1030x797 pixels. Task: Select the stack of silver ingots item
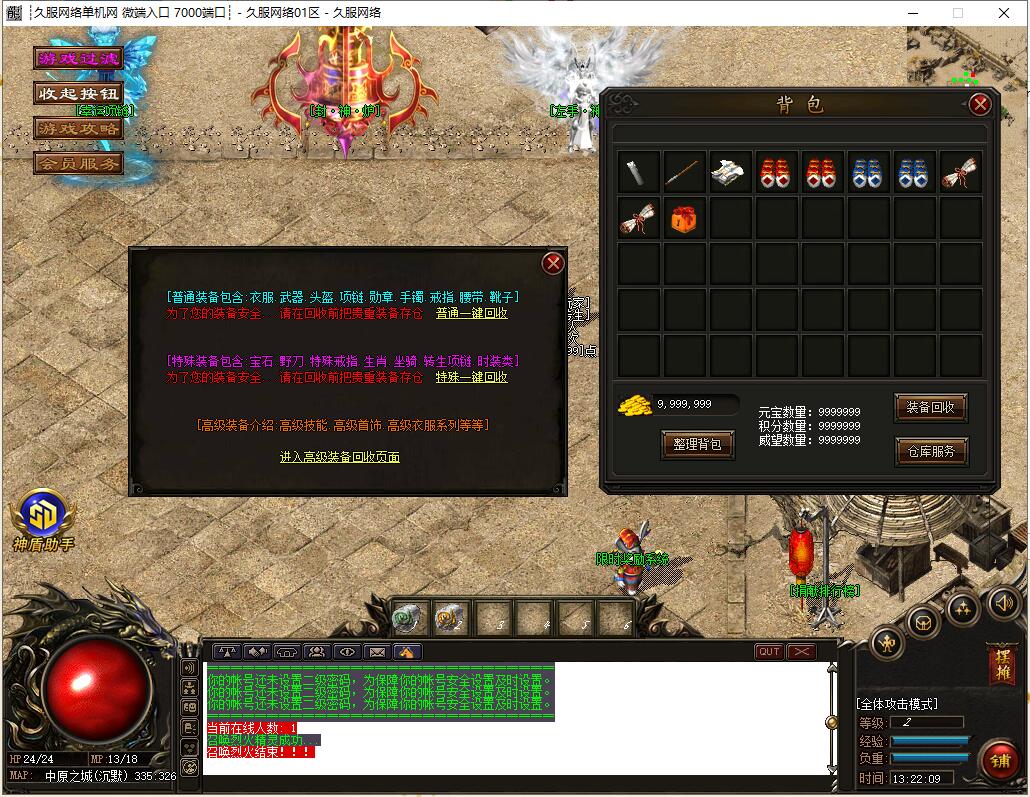click(x=730, y=172)
